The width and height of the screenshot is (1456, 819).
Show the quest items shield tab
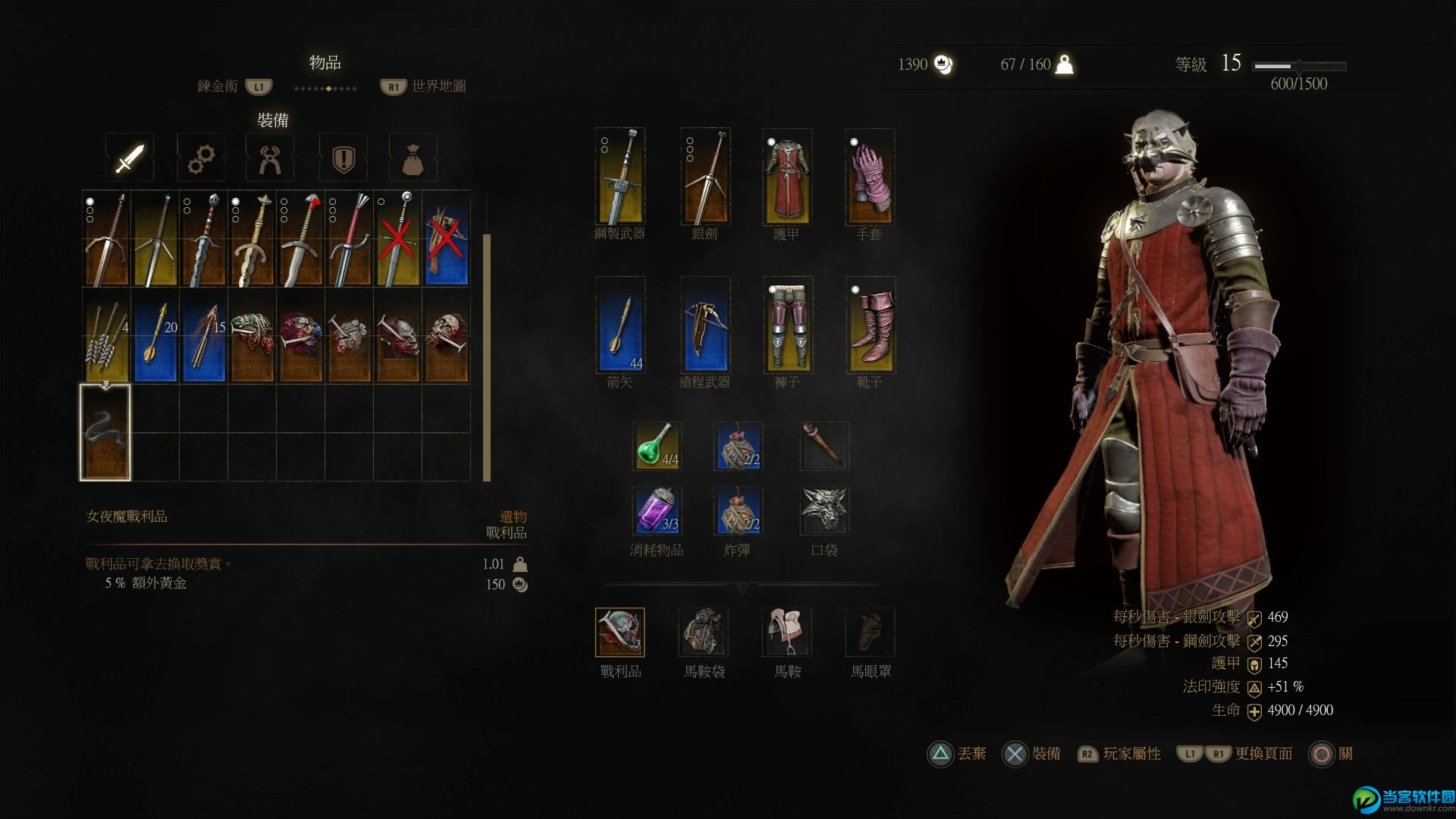(344, 158)
